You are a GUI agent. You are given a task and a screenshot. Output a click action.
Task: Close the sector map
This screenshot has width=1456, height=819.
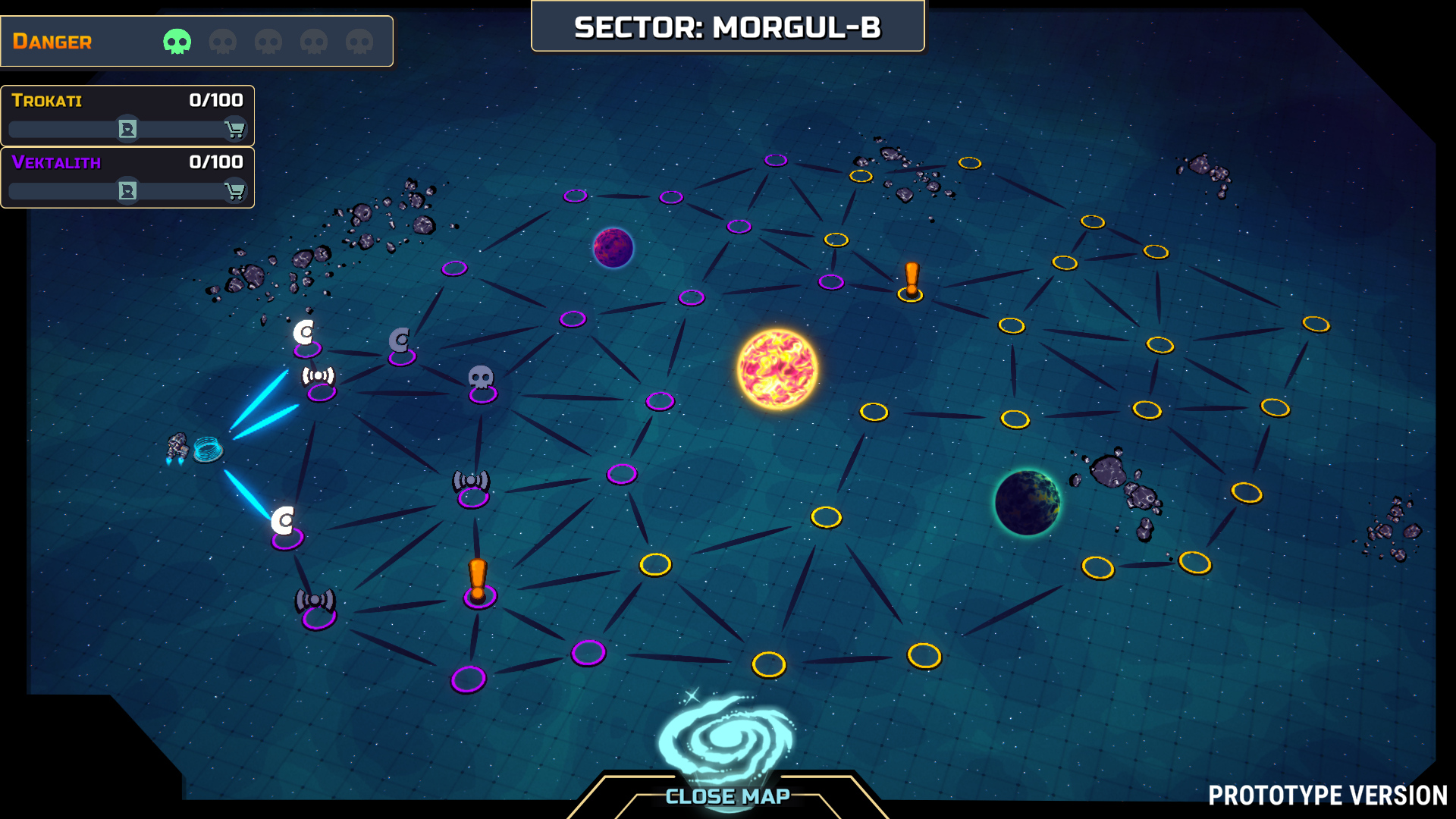point(727,796)
